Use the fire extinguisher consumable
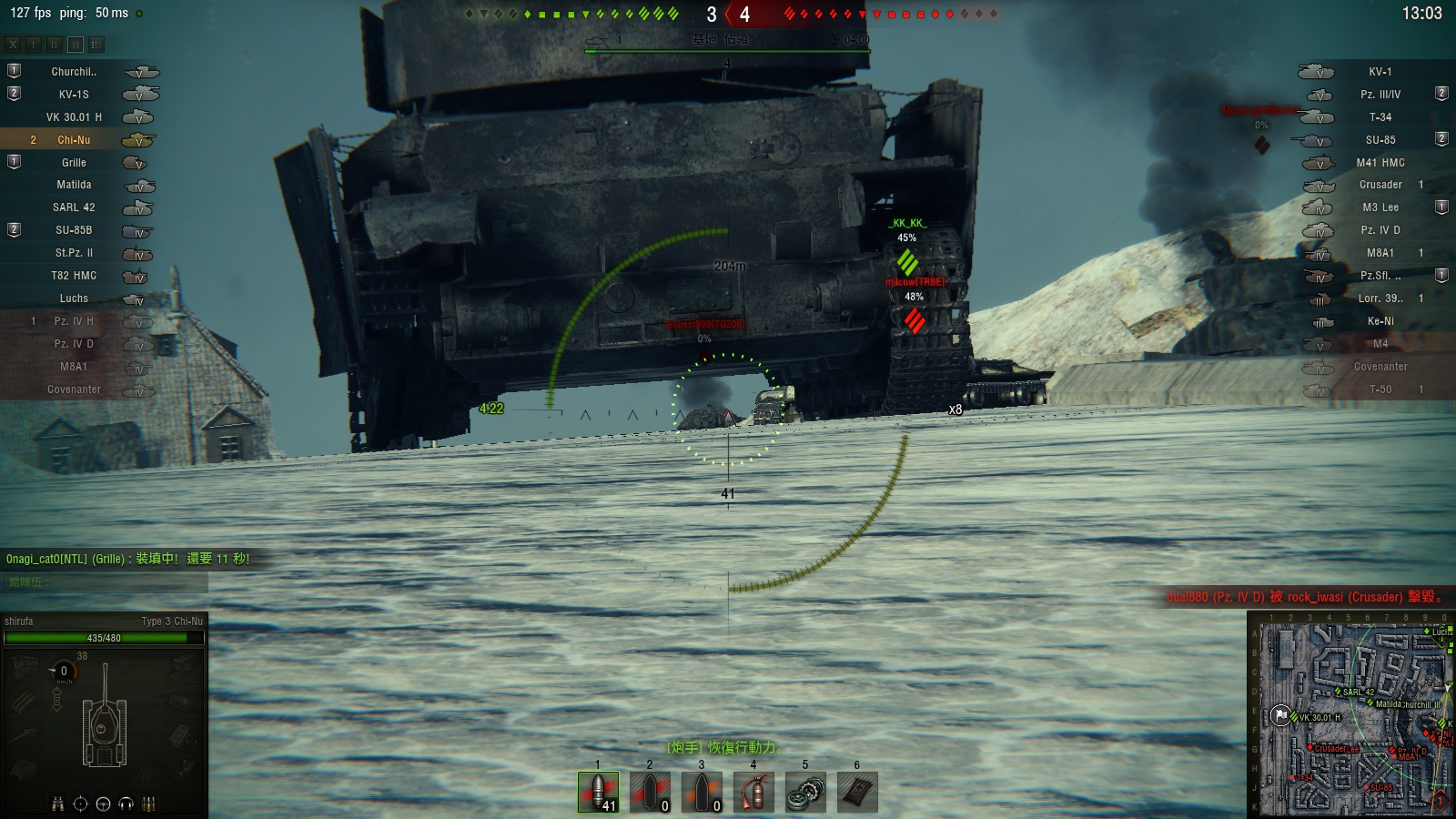The width and height of the screenshot is (1456, 819). [753, 792]
